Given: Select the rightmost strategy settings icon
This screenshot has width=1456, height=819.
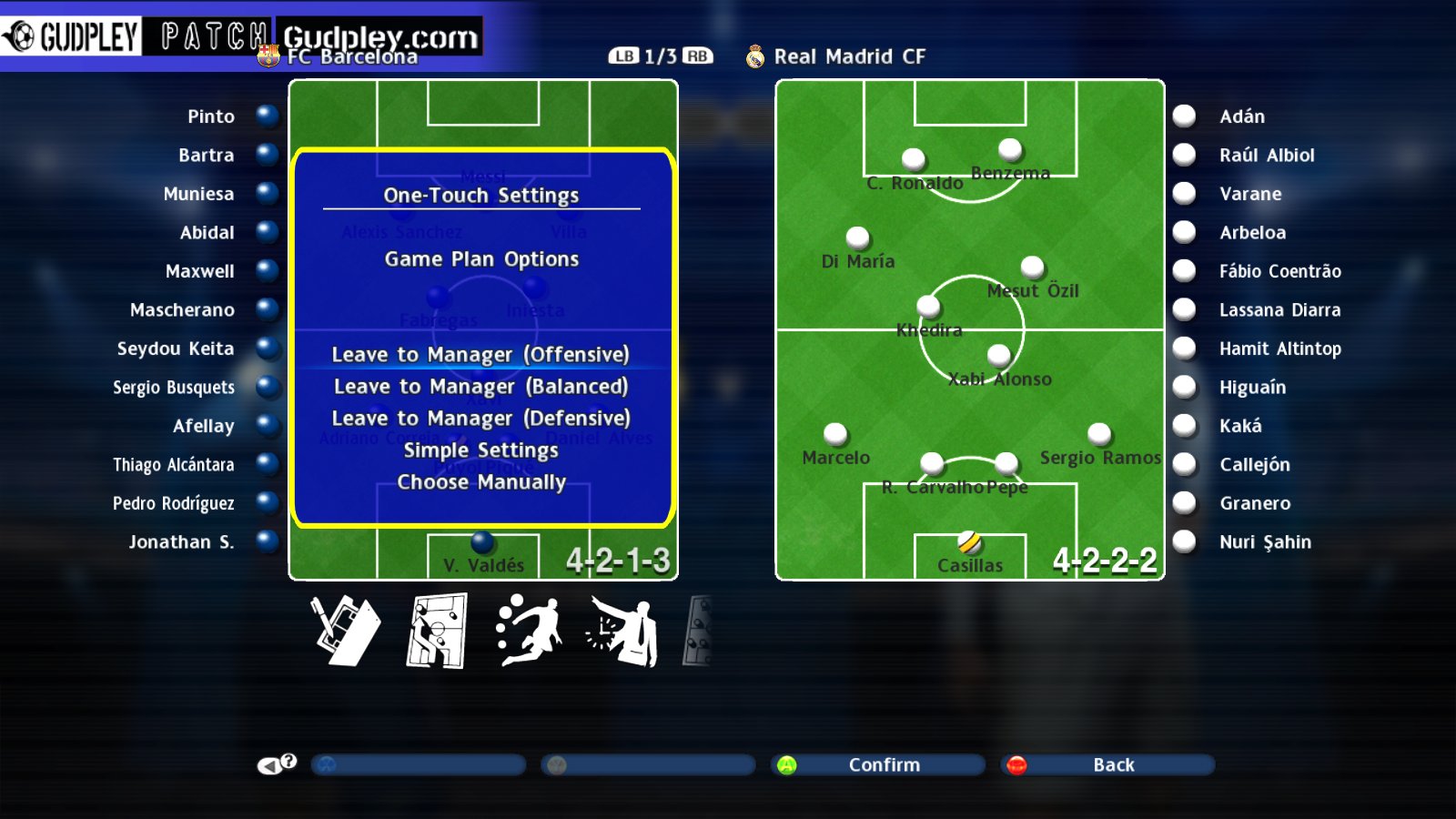Looking at the screenshot, I should pyautogui.click(x=701, y=631).
